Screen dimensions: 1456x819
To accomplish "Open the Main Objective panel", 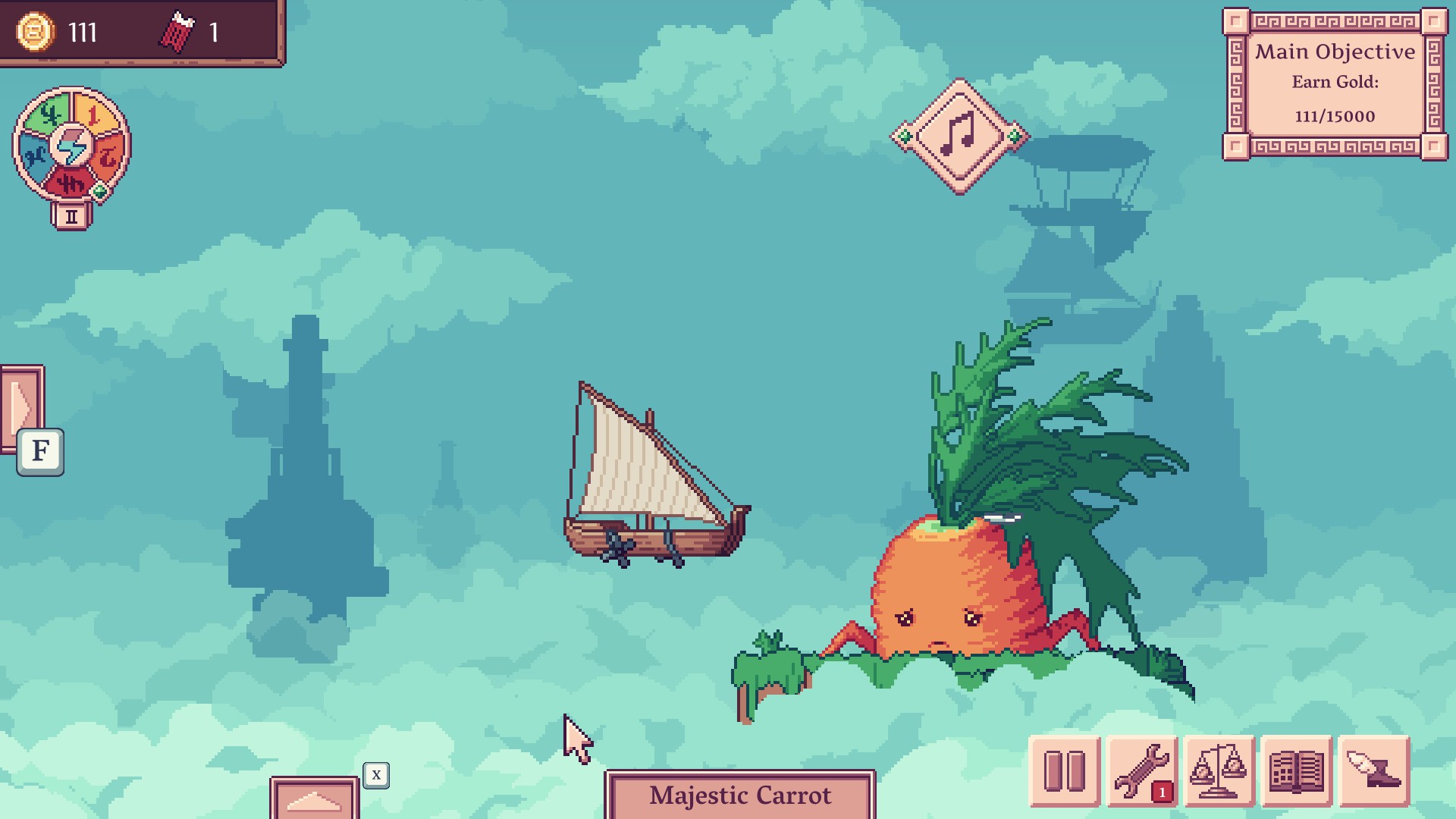I will point(1335,83).
